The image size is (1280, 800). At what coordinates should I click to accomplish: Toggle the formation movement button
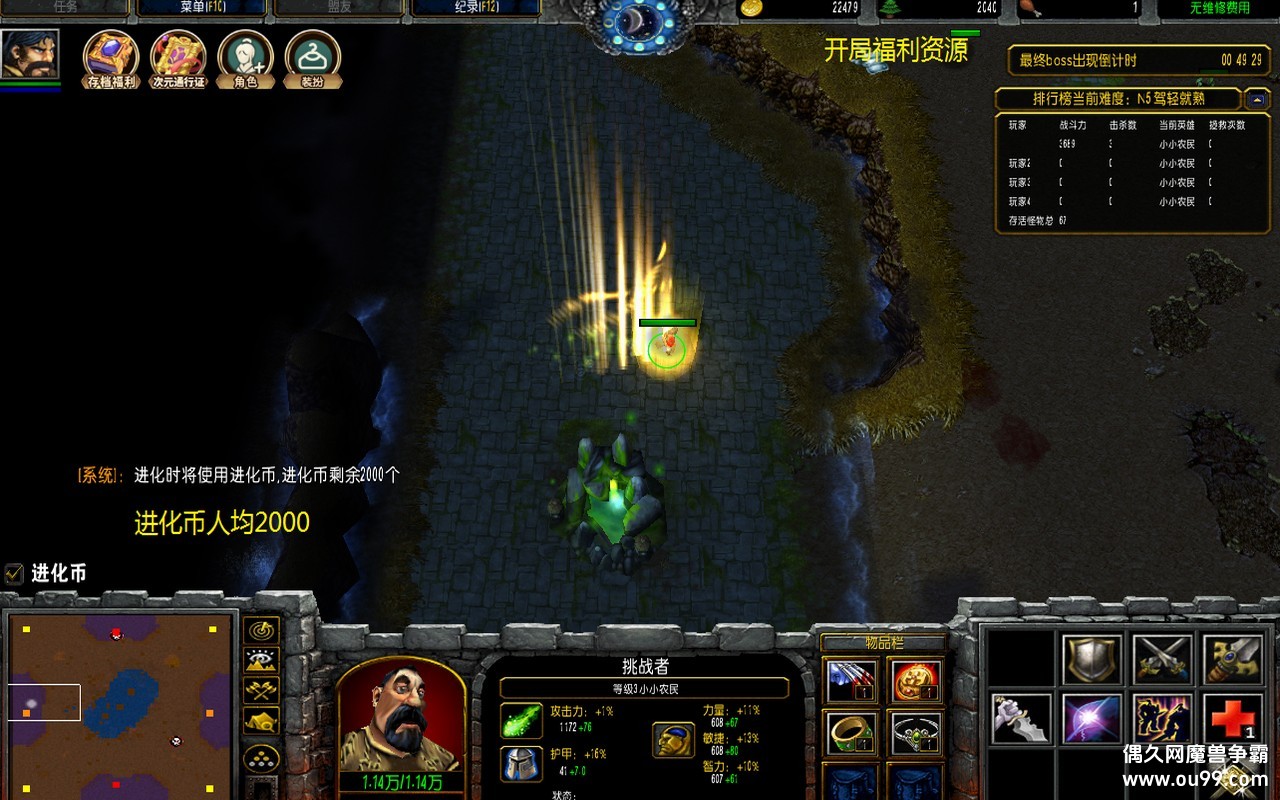tap(261, 758)
